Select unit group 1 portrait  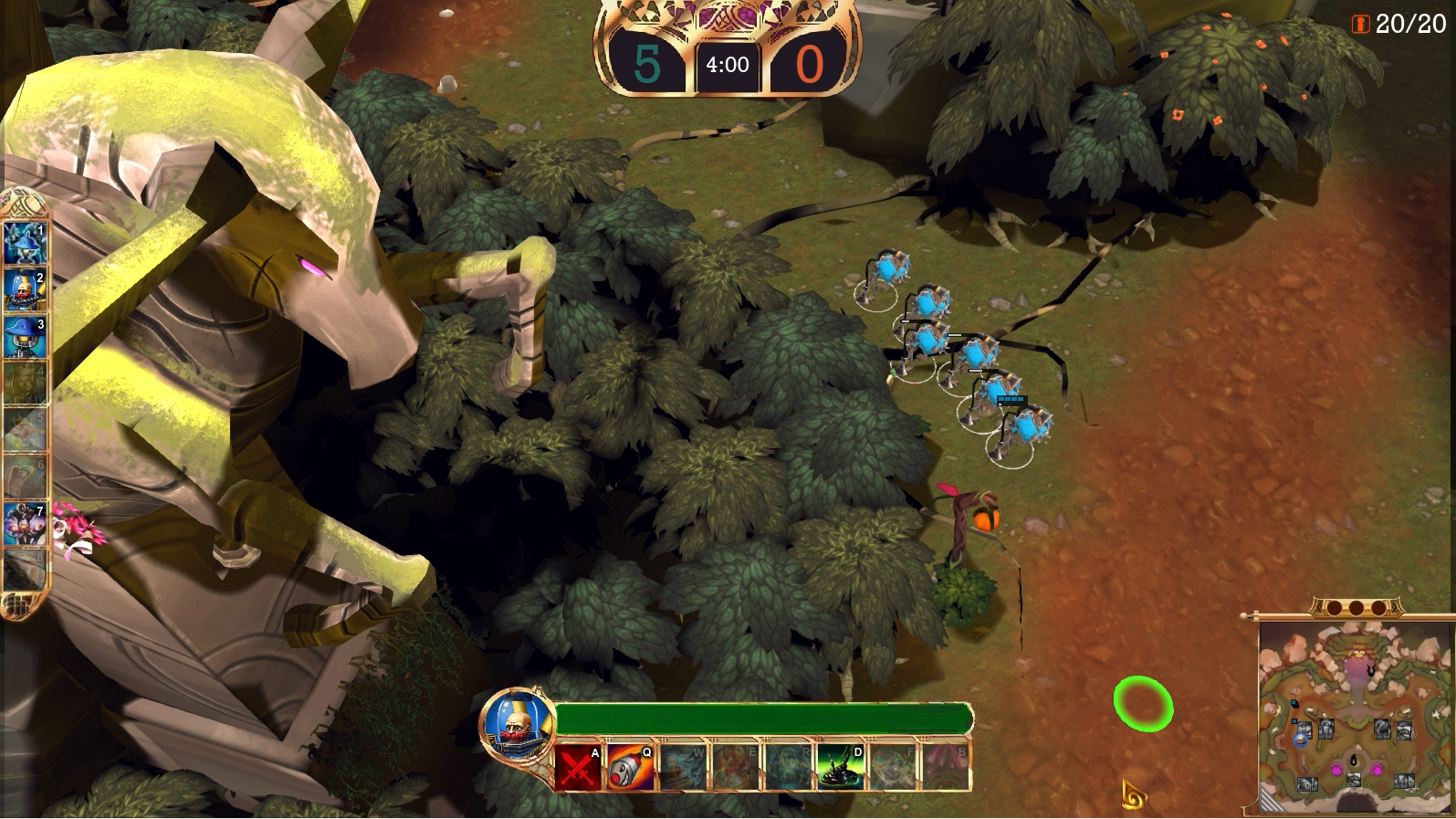pos(25,242)
